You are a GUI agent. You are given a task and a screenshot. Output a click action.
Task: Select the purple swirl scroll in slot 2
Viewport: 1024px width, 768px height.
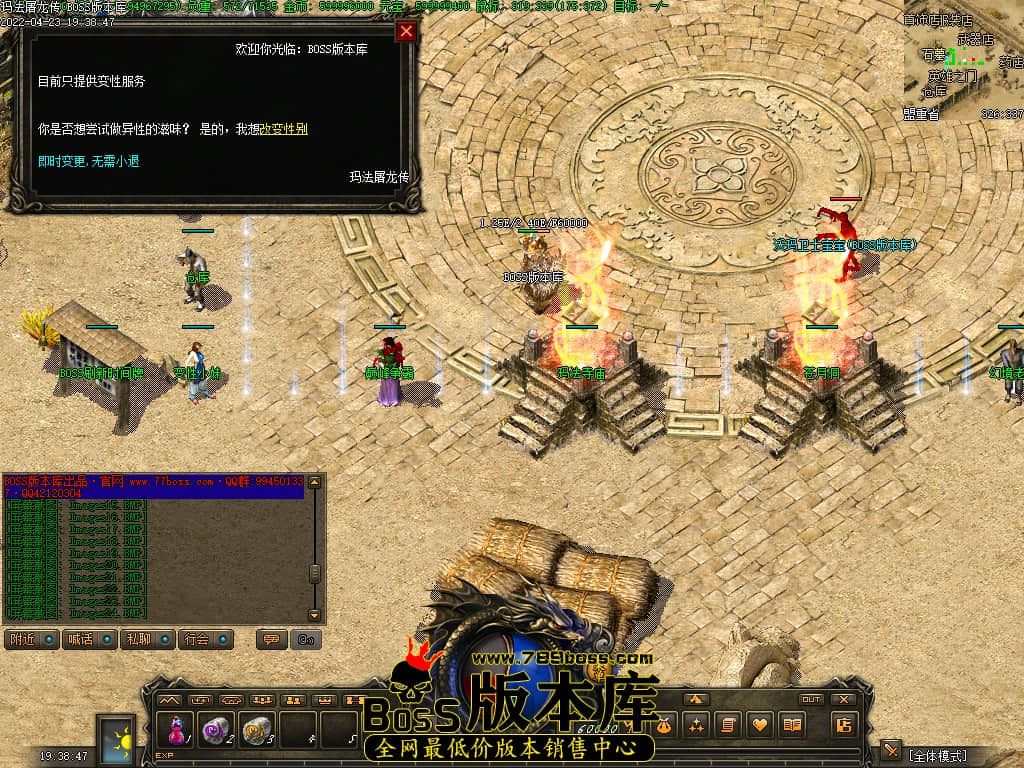[x=216, y=731]
